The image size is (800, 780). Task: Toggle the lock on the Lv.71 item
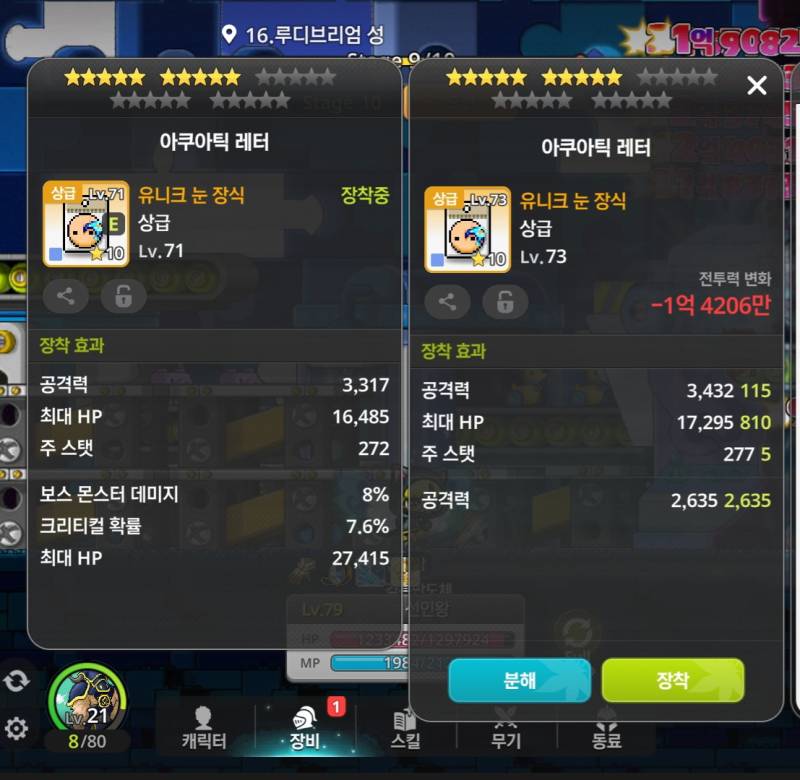coord(124,296)
